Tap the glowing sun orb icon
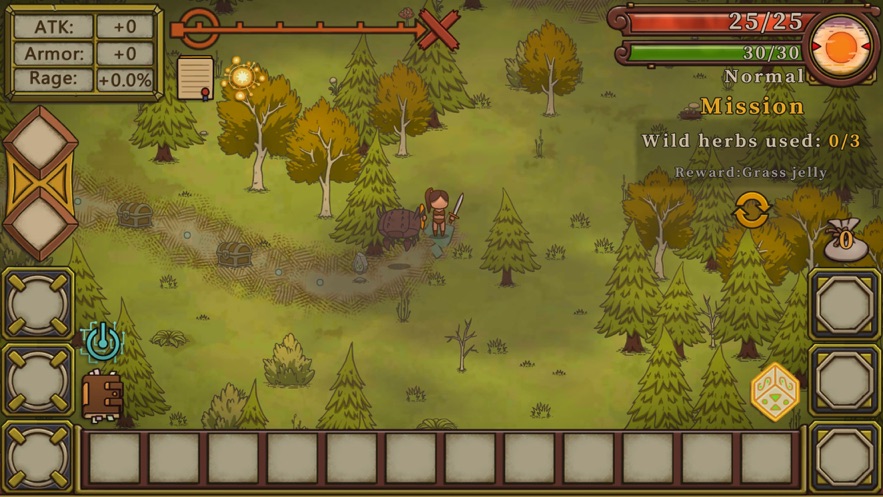This screenshot has width=883, height=497. [242, 78]
